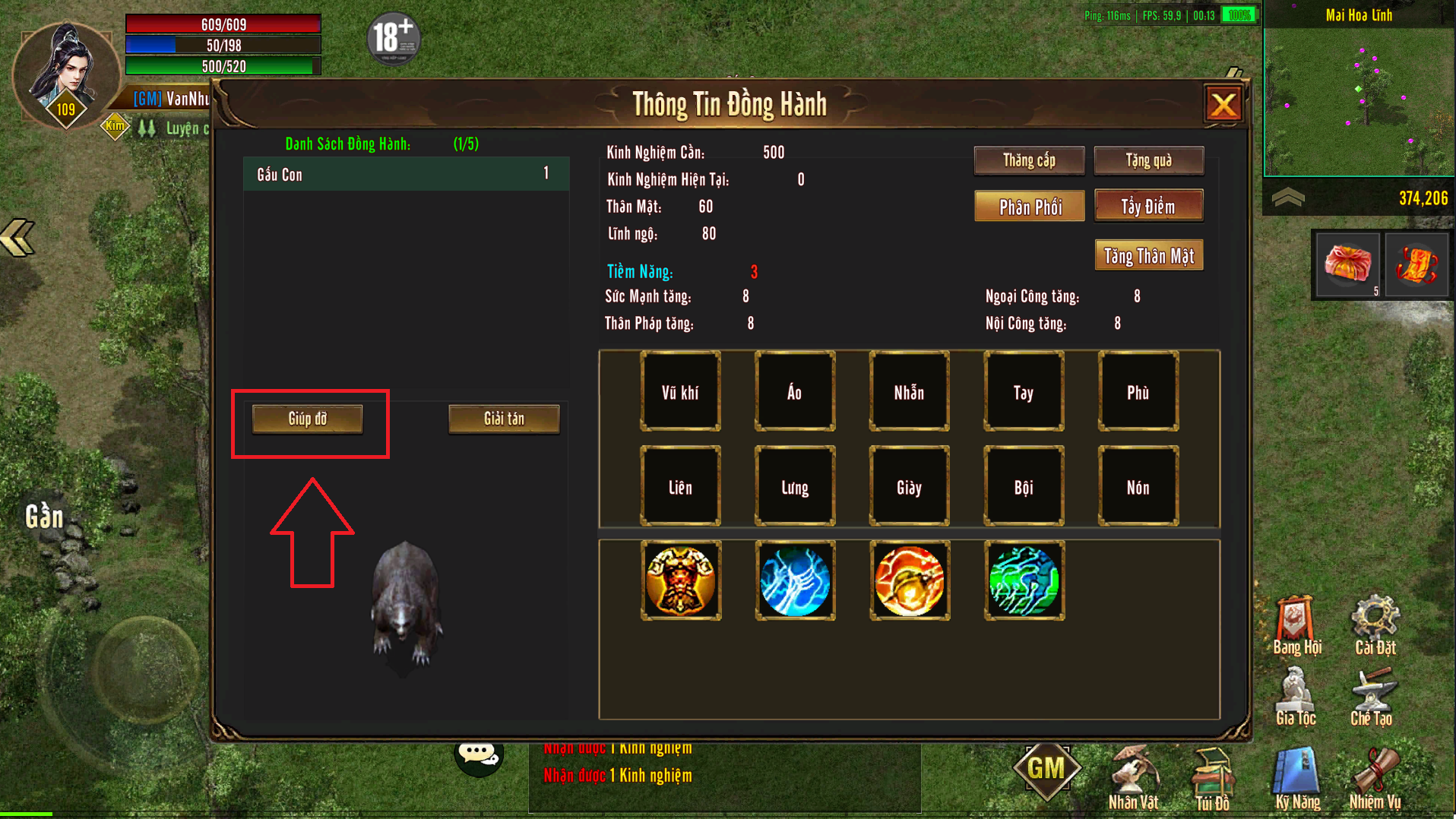
Task: Open Cài Đặt settings
Action: (1375, 626)
